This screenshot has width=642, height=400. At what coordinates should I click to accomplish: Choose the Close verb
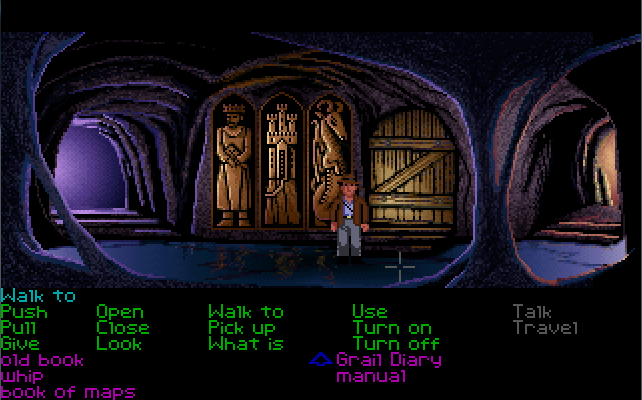123,328
